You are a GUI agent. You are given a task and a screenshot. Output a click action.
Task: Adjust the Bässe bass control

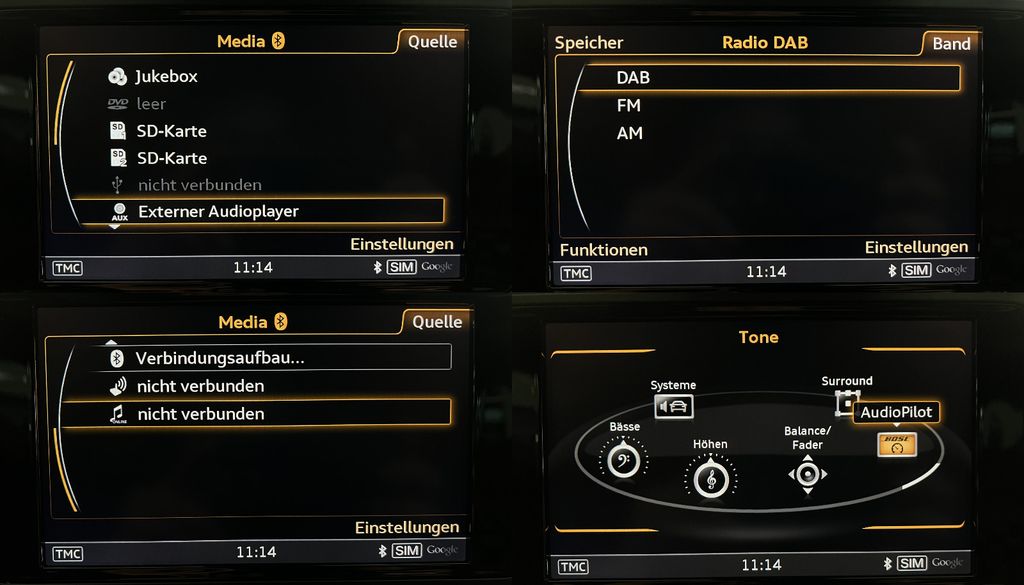(x=625, y=461)
